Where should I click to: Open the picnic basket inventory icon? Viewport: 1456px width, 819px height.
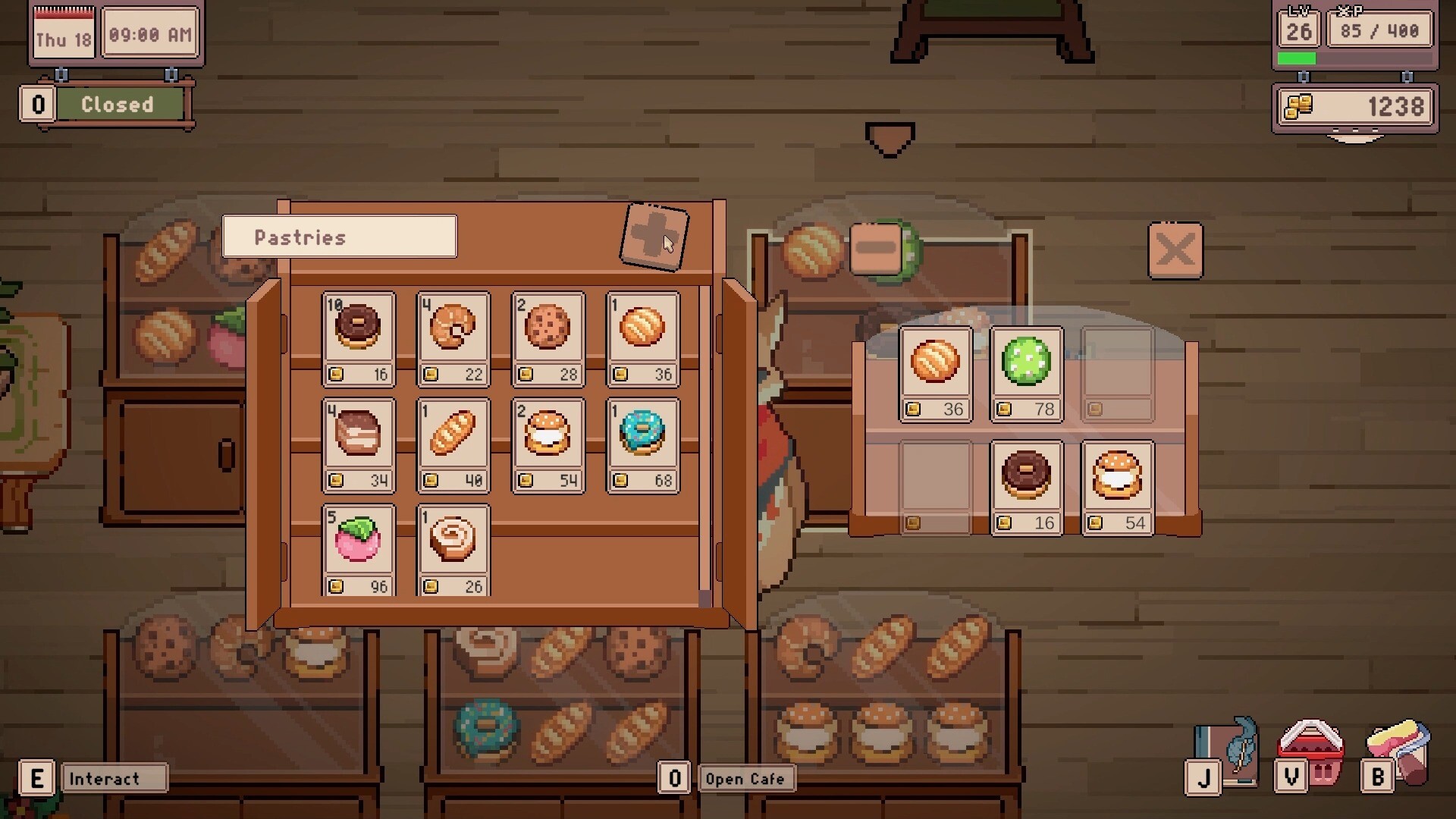(1310, 751)
